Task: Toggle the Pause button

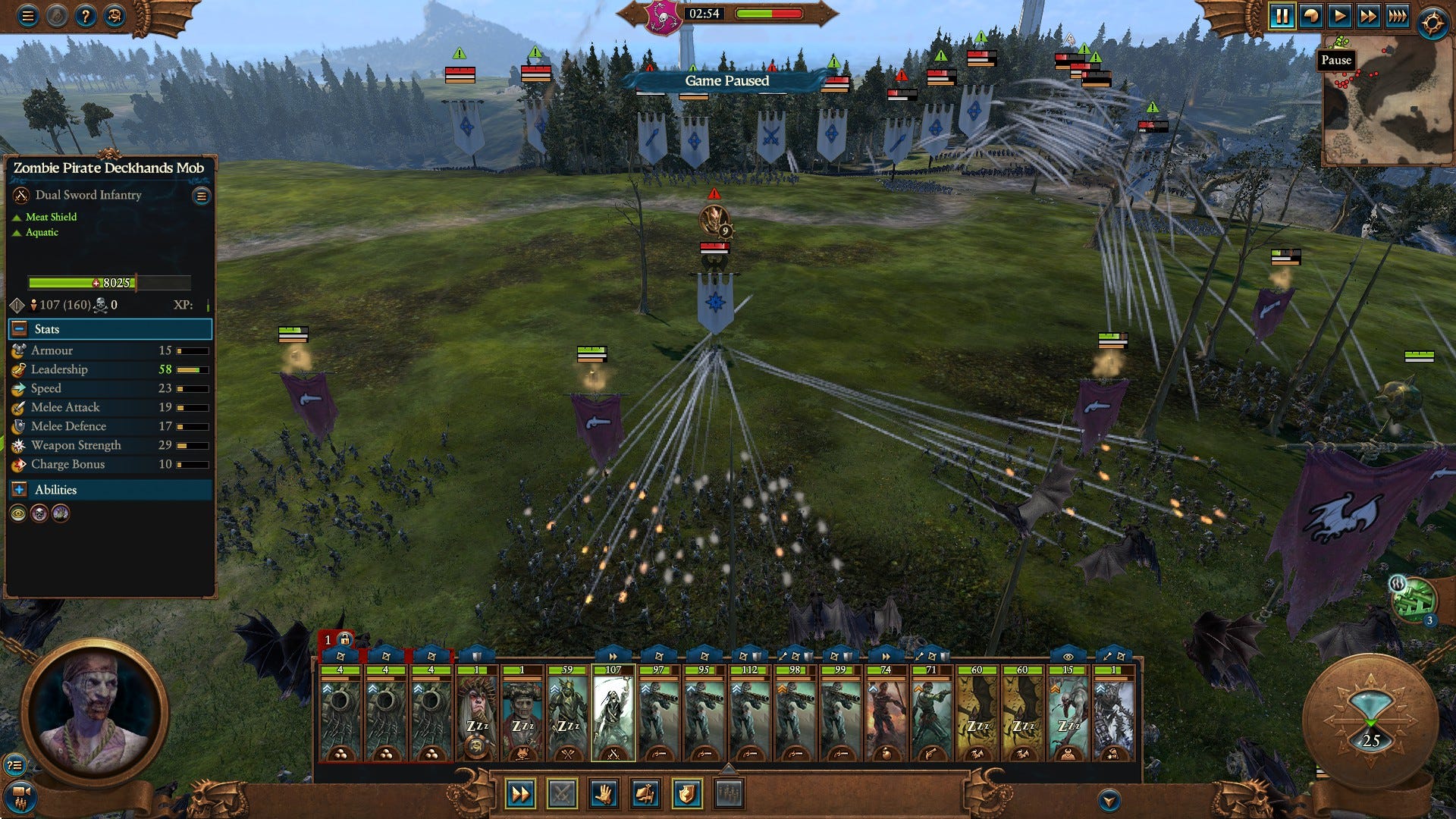Action: (x=1282, y=16)
